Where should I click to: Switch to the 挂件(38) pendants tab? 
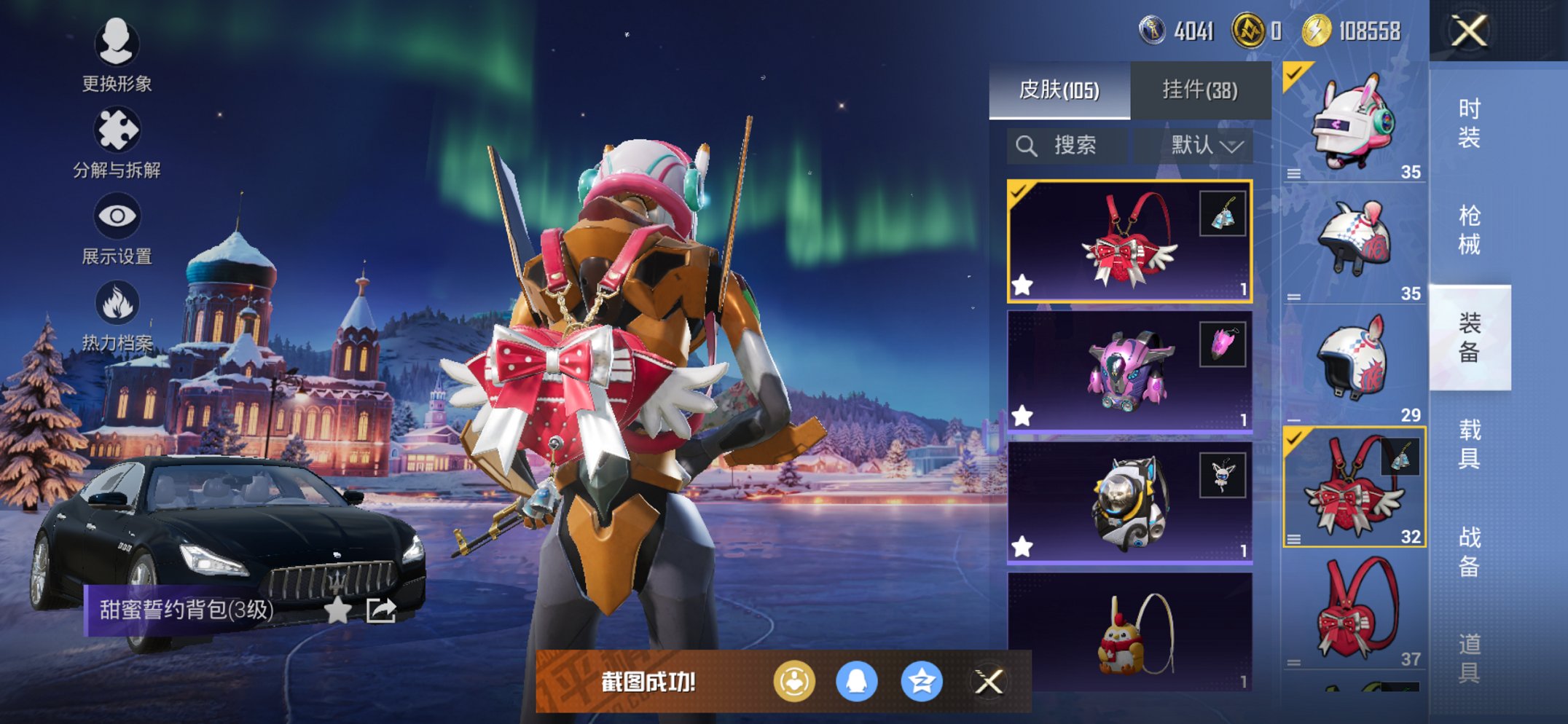click(x=1199, y=90)
